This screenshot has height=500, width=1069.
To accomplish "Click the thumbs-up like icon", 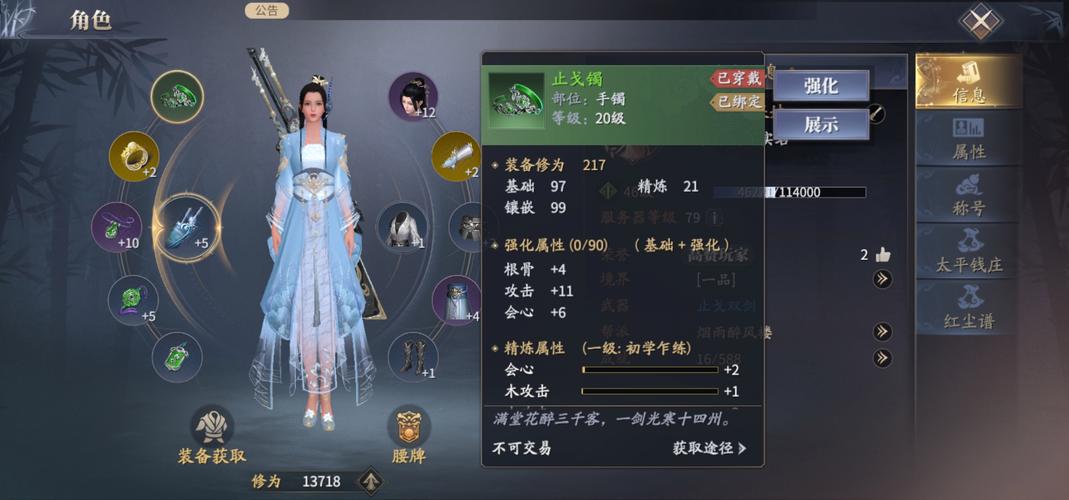I will pos(882,254).
